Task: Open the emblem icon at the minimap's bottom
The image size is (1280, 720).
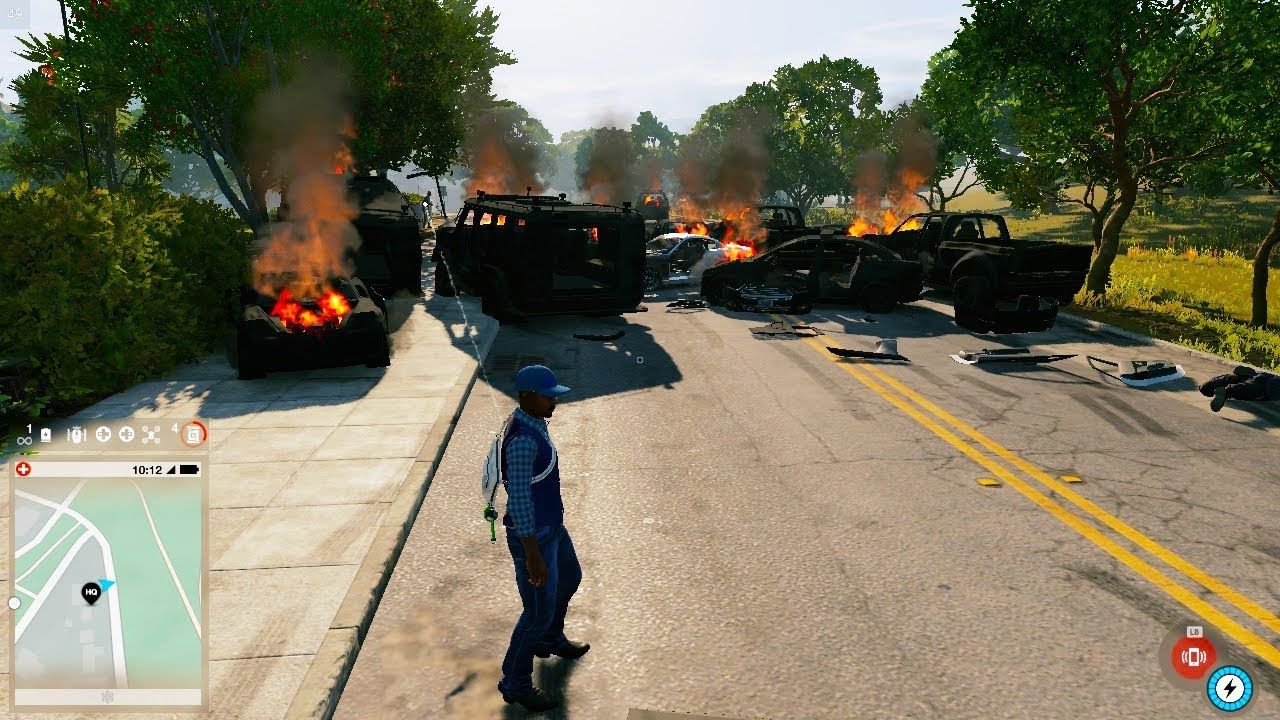Action: (108, 696)
